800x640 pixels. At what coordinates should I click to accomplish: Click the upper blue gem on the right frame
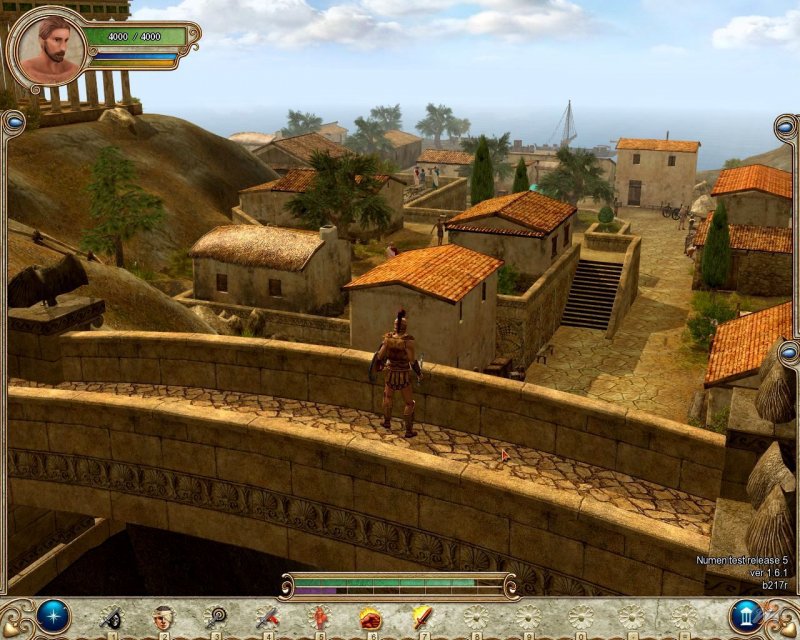(787, 129)
